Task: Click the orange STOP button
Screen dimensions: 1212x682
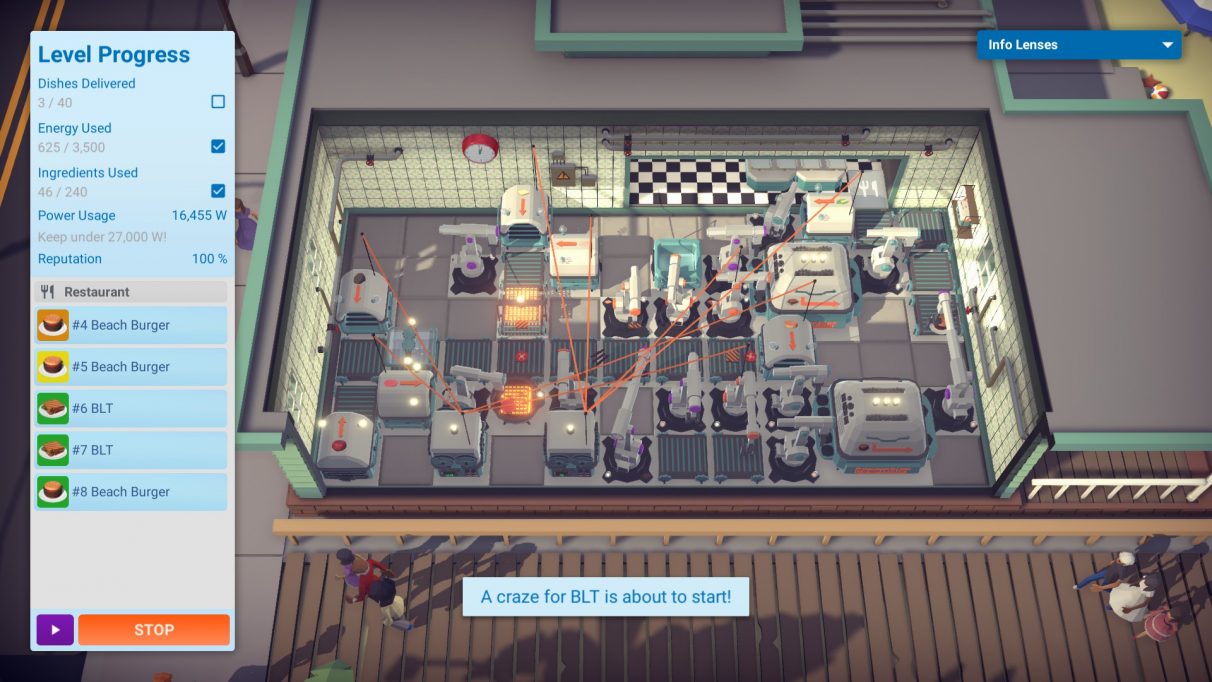Action: (x=154, y=630)
